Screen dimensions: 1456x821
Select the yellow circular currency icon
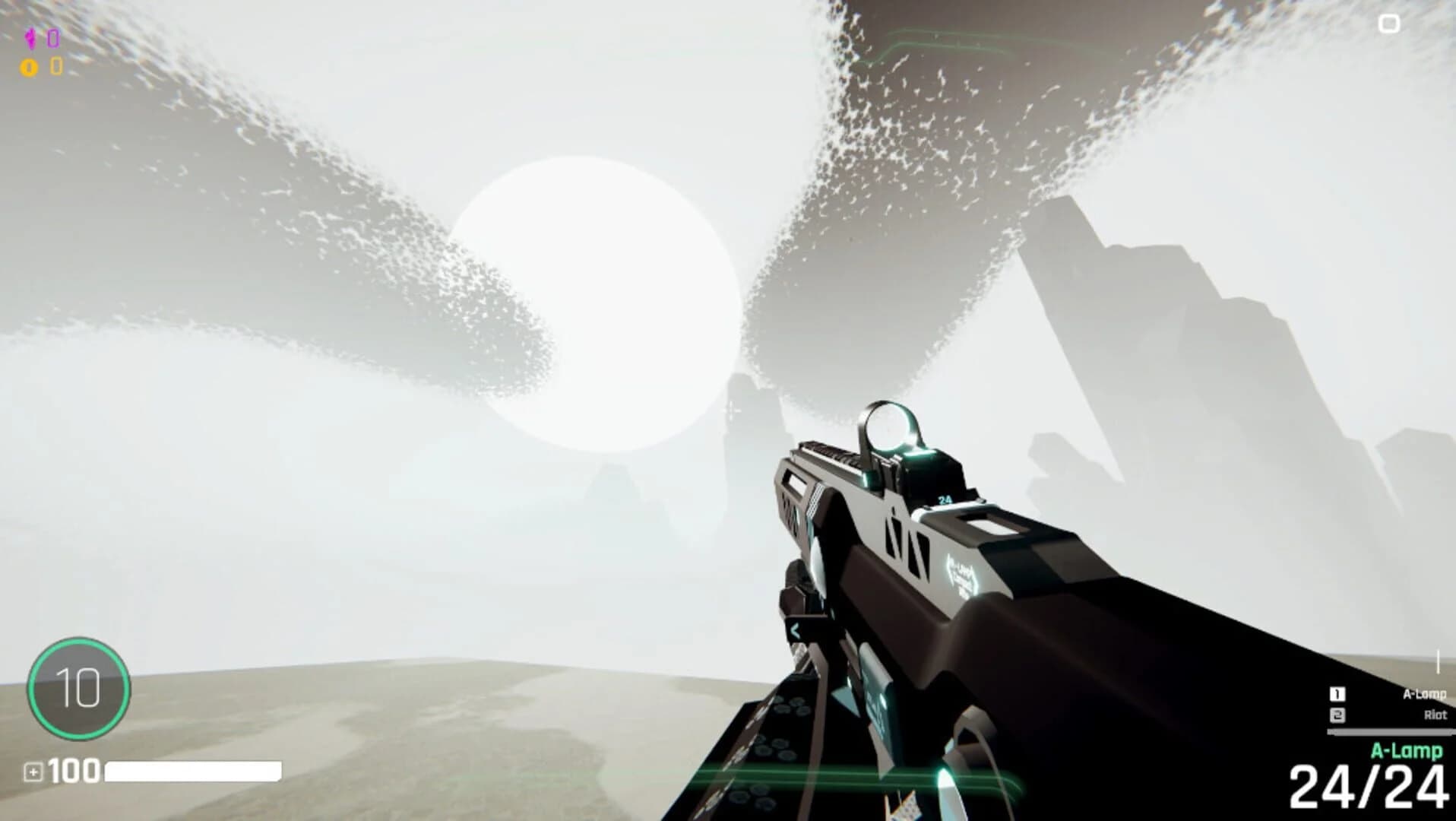click(x=29, y=68)
